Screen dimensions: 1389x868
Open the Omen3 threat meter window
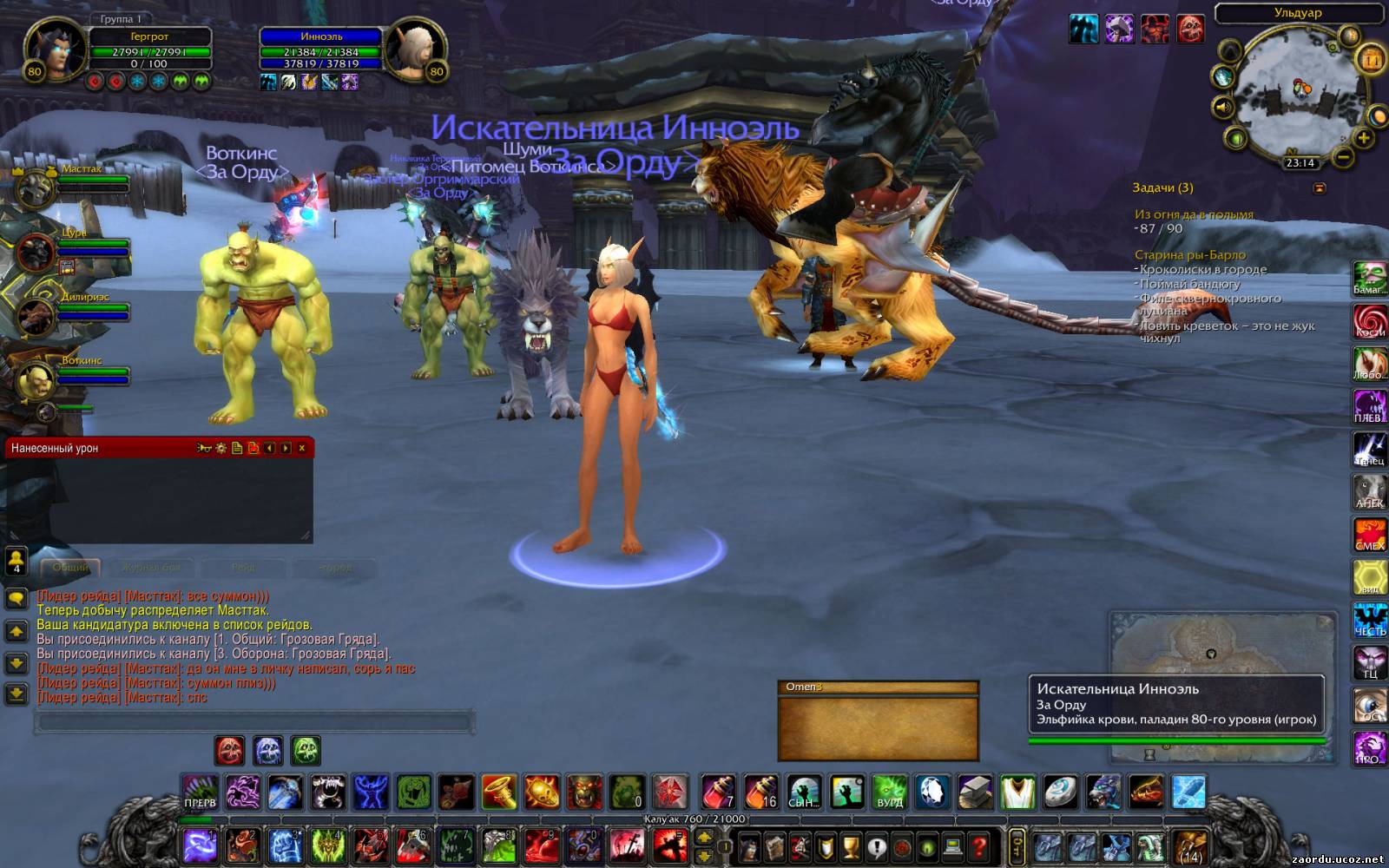[878, 720]
